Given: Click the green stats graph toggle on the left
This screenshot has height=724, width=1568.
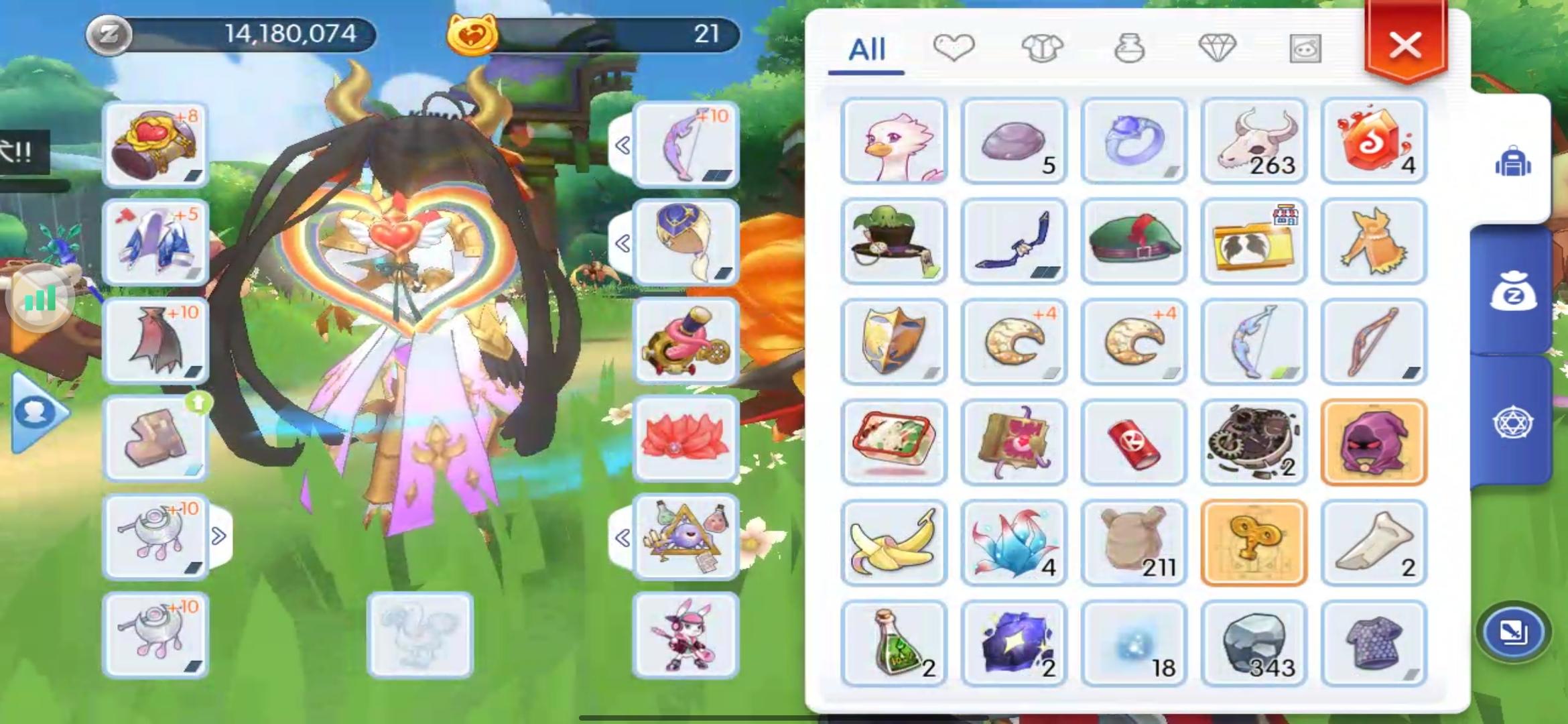Looking at the screenshot, I should [x=40, y=297].
